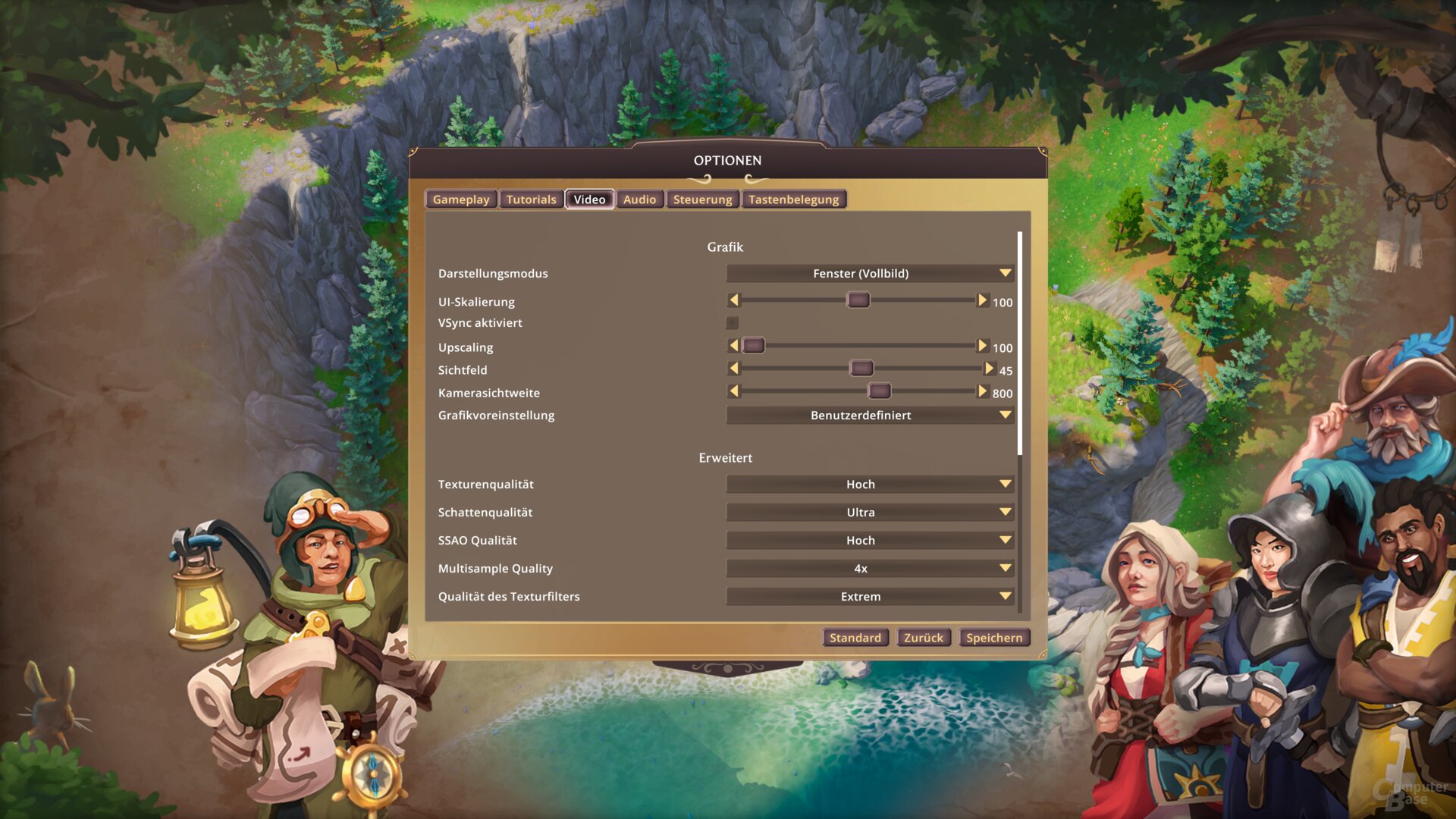Go back with the Zurück button
This screenshot has height=819, width=1456.
(923, 638)
